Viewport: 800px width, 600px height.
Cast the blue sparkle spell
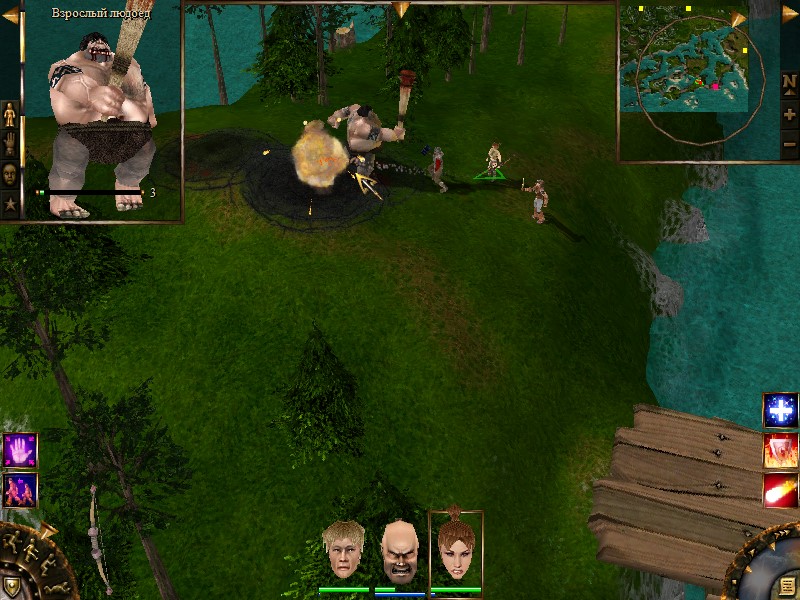tap(780, 410)
